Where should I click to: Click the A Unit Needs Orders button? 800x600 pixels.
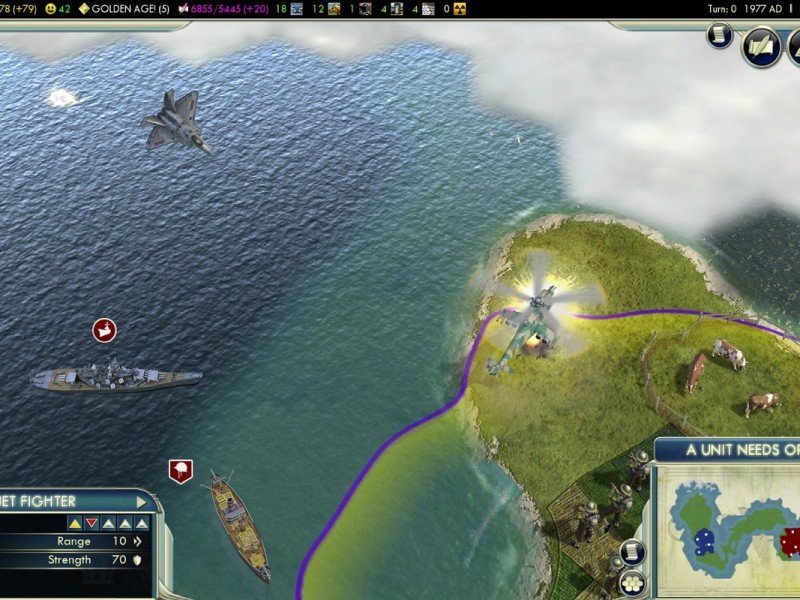pos(742,450)
